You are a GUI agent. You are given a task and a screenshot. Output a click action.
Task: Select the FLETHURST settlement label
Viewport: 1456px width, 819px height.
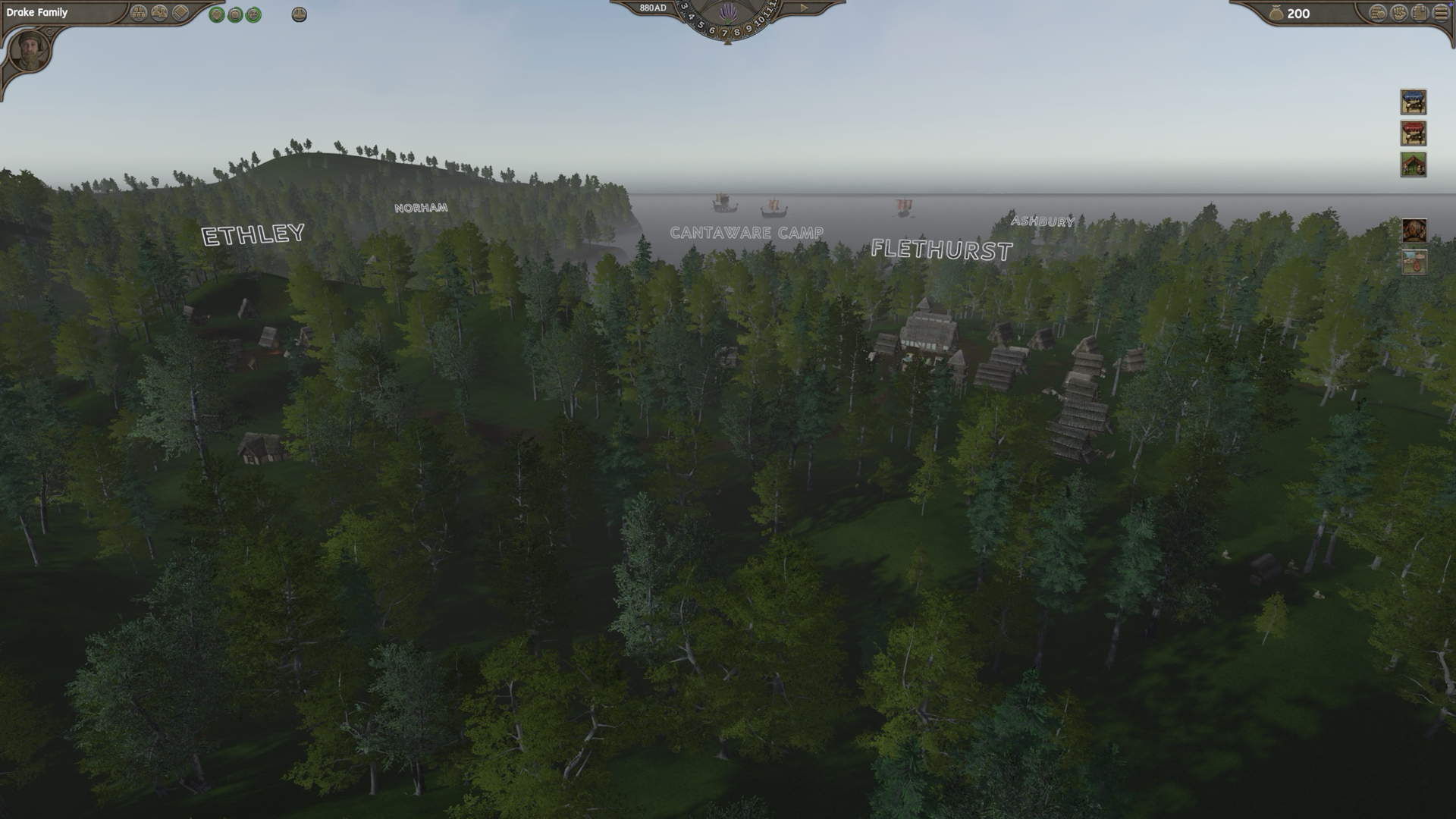[x=943, y=249]
